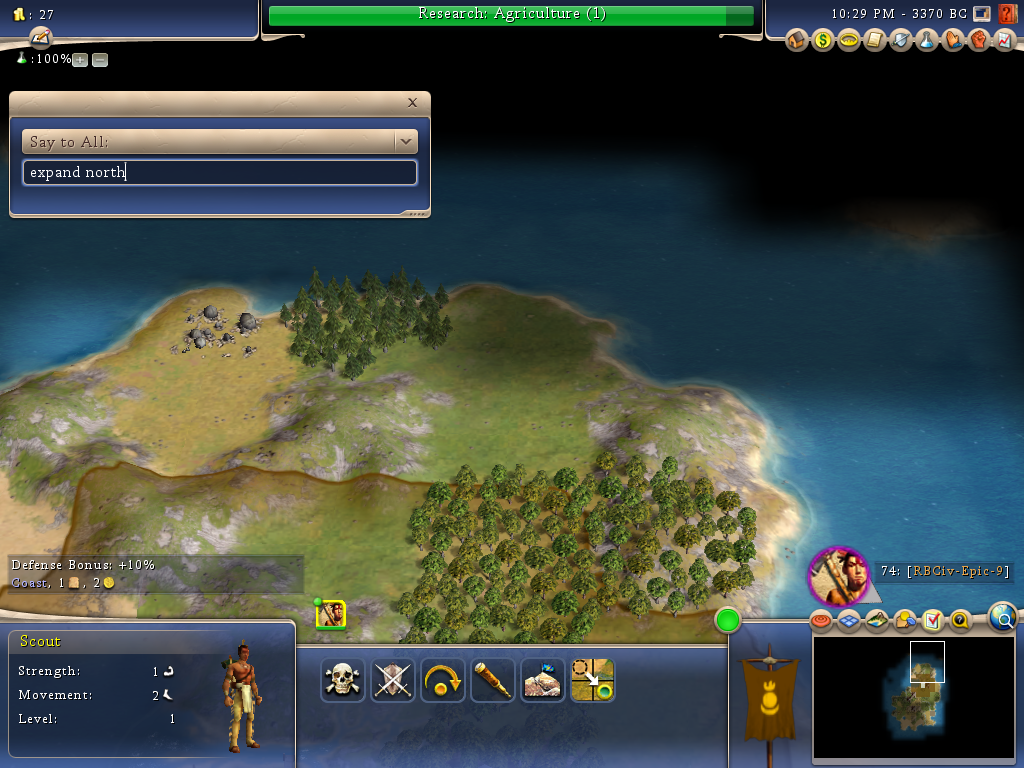Open the 'Say to All' recipient dropdown
1024x768 pixels.
point(405,142)
